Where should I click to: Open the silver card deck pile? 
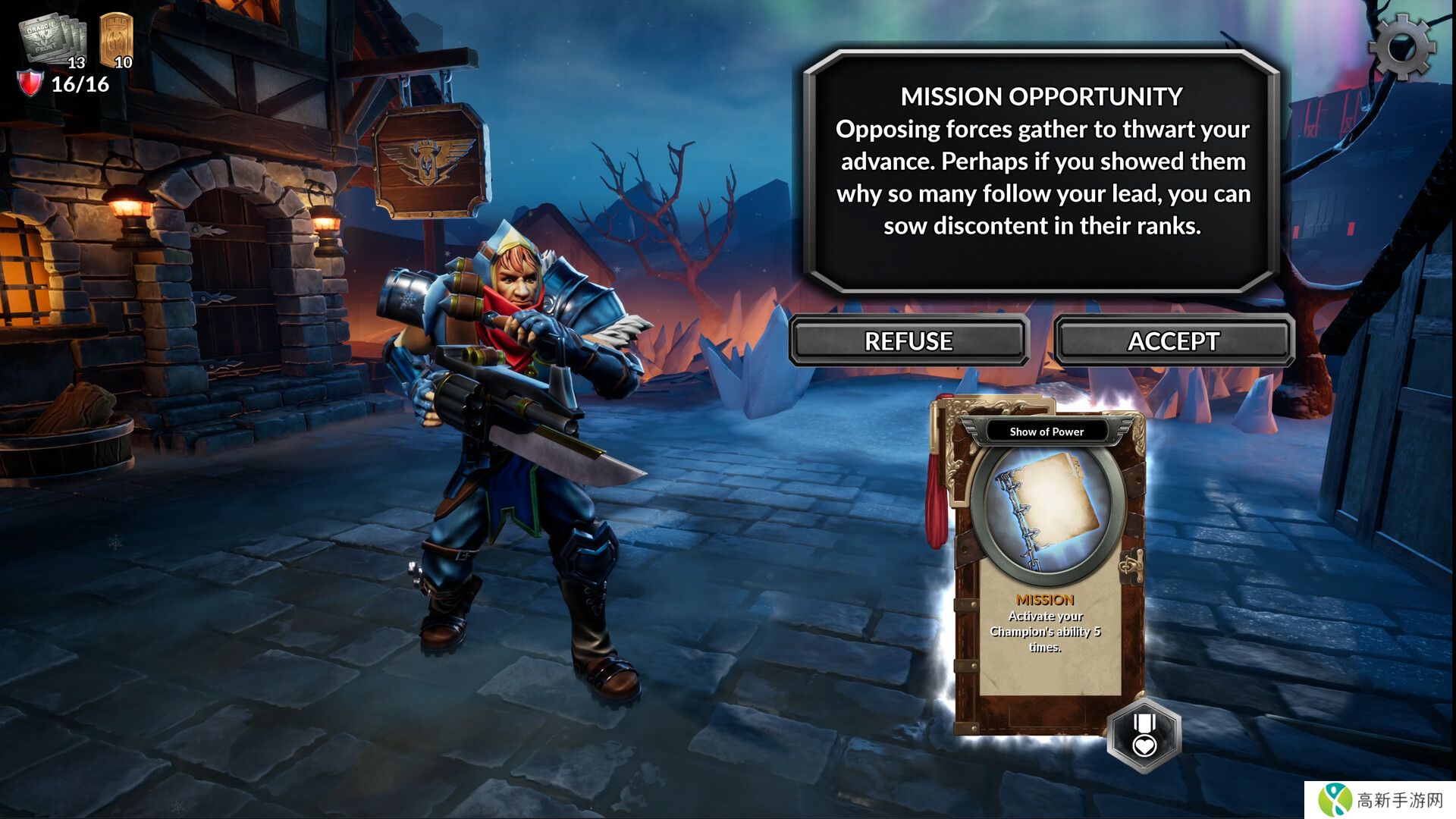[x=52, y=39]
